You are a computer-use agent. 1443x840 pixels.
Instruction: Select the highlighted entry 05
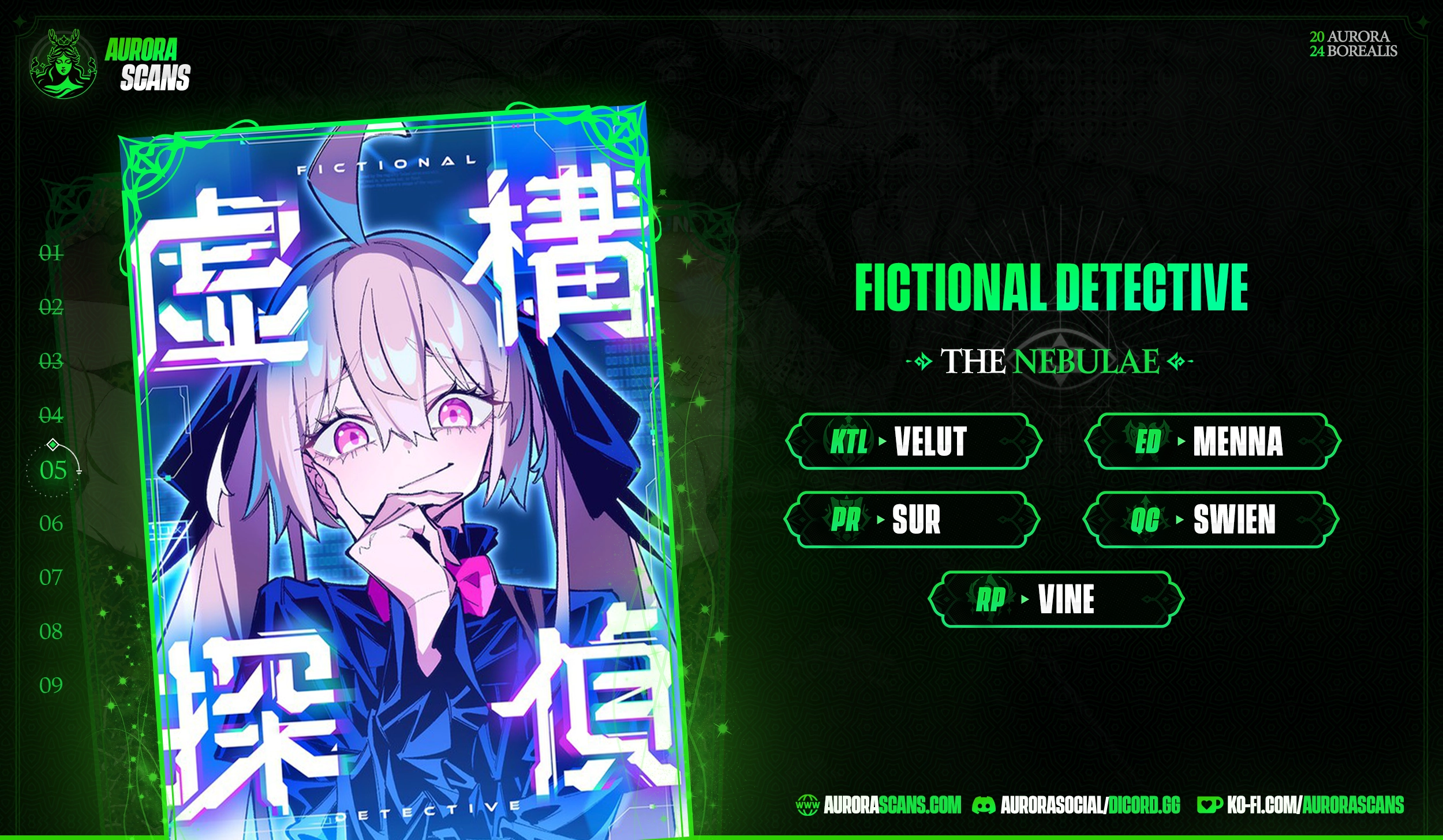point(53,471)
